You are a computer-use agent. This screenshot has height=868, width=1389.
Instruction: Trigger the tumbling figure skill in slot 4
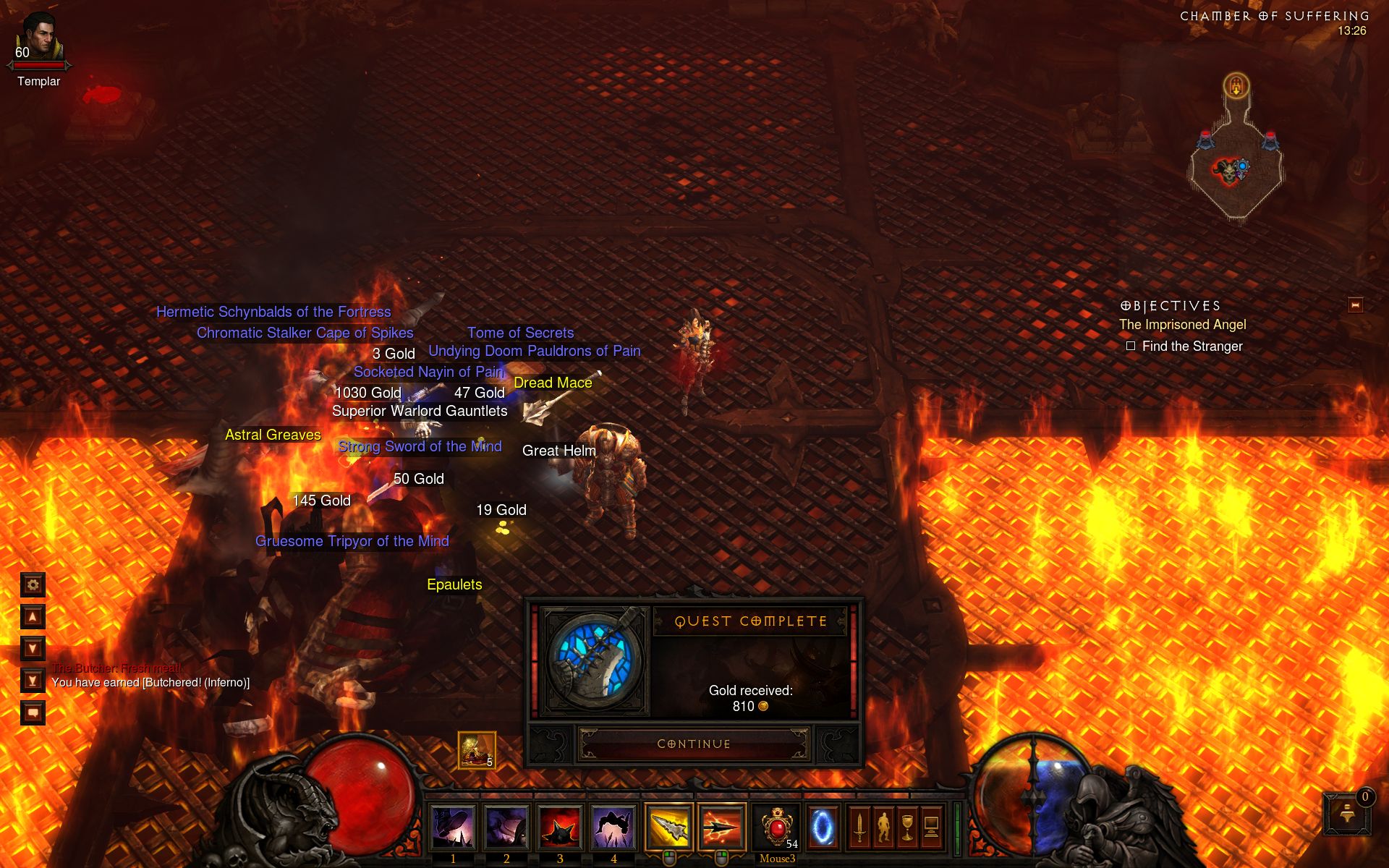tap(613, 827)
